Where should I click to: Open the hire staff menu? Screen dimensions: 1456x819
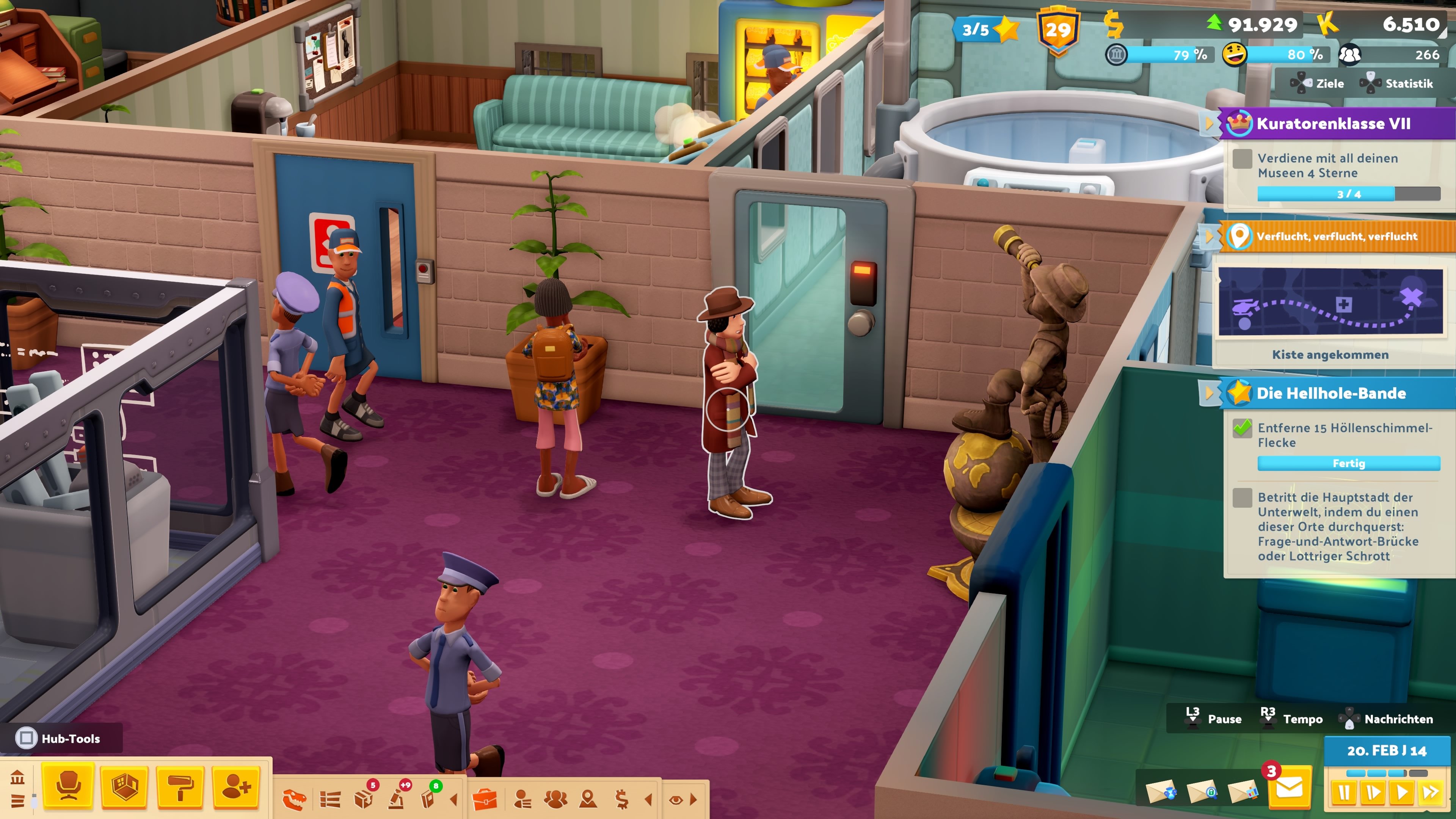[x=236, y=786]
